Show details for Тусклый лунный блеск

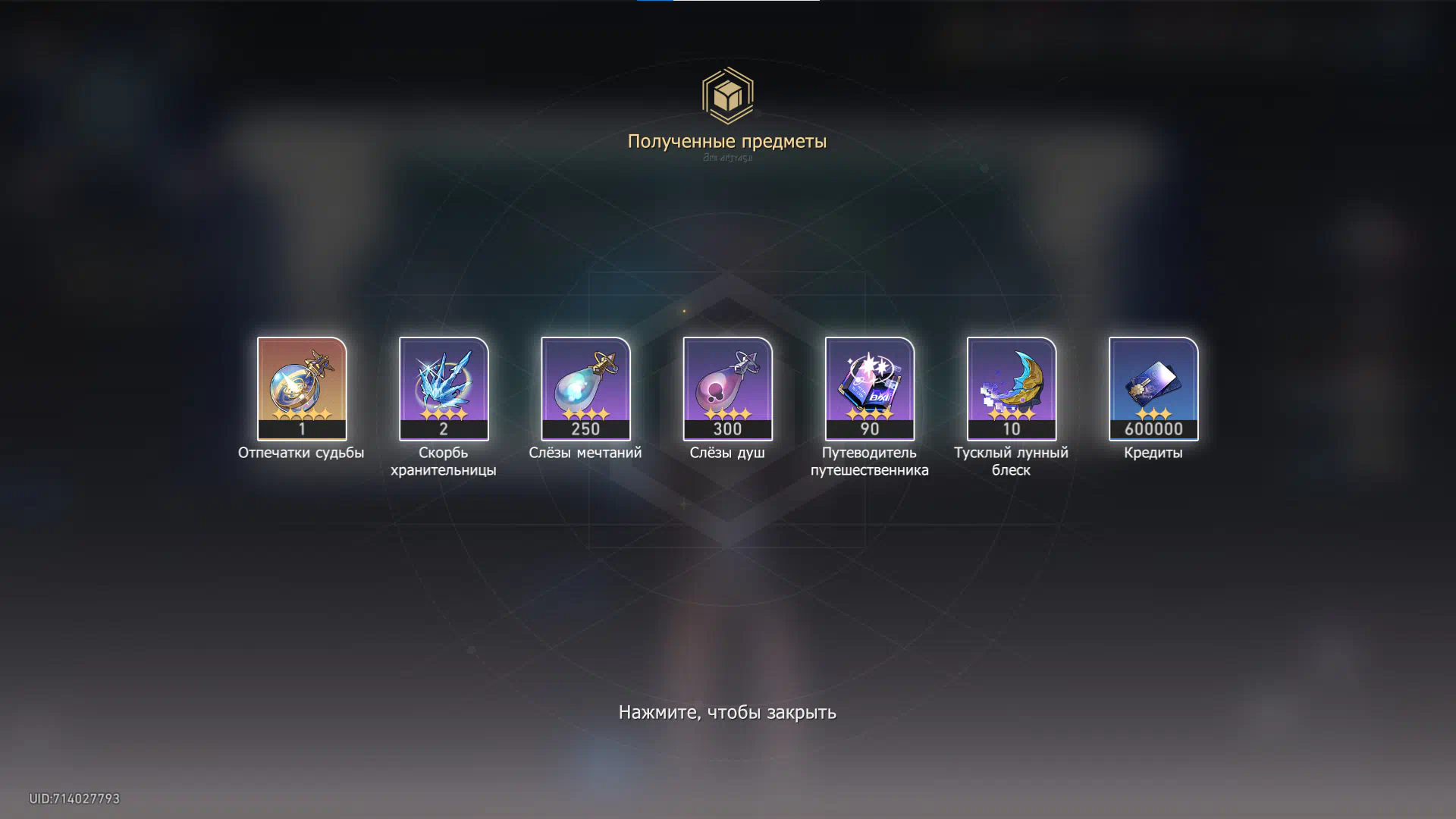pos(1011,388)
